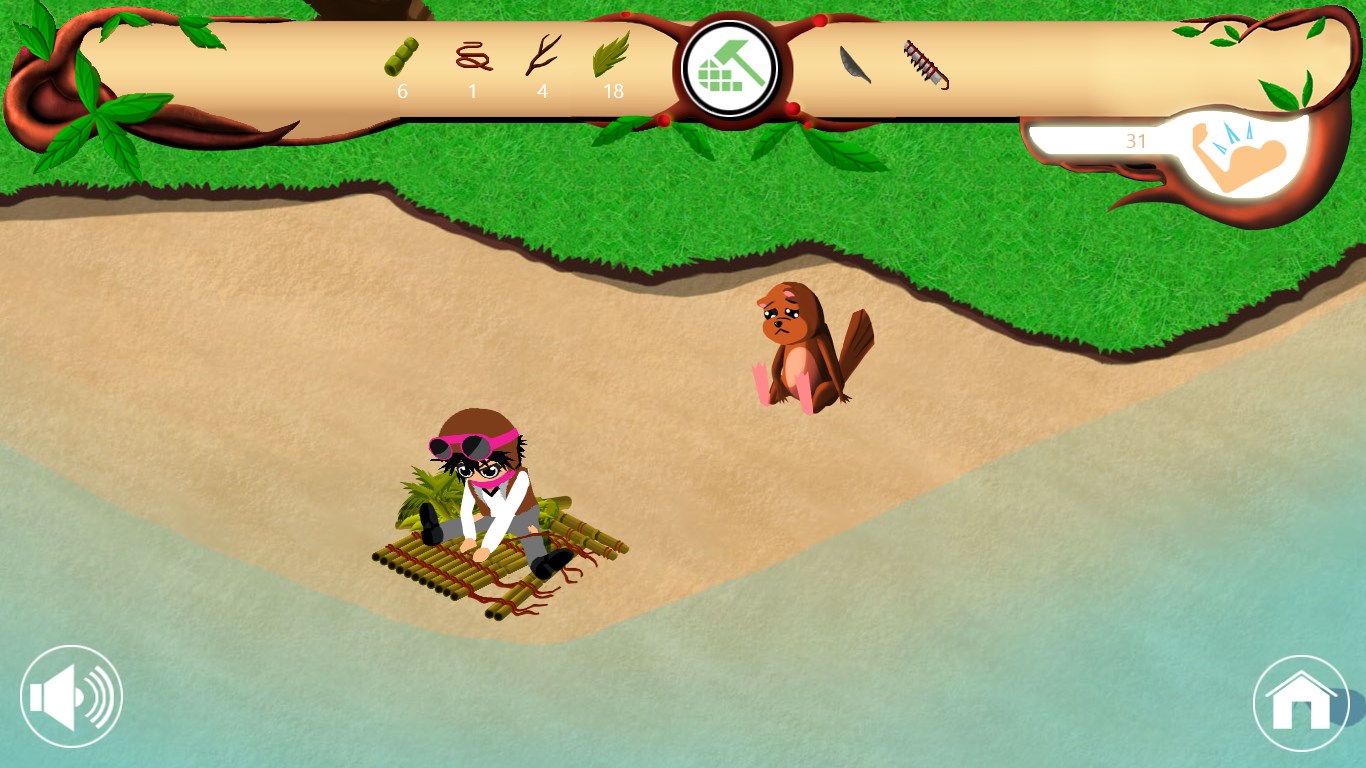The width and height of the screenshot is (1366, 768).
Task: Select the vine rope resource icon
Action: point(474,56)
